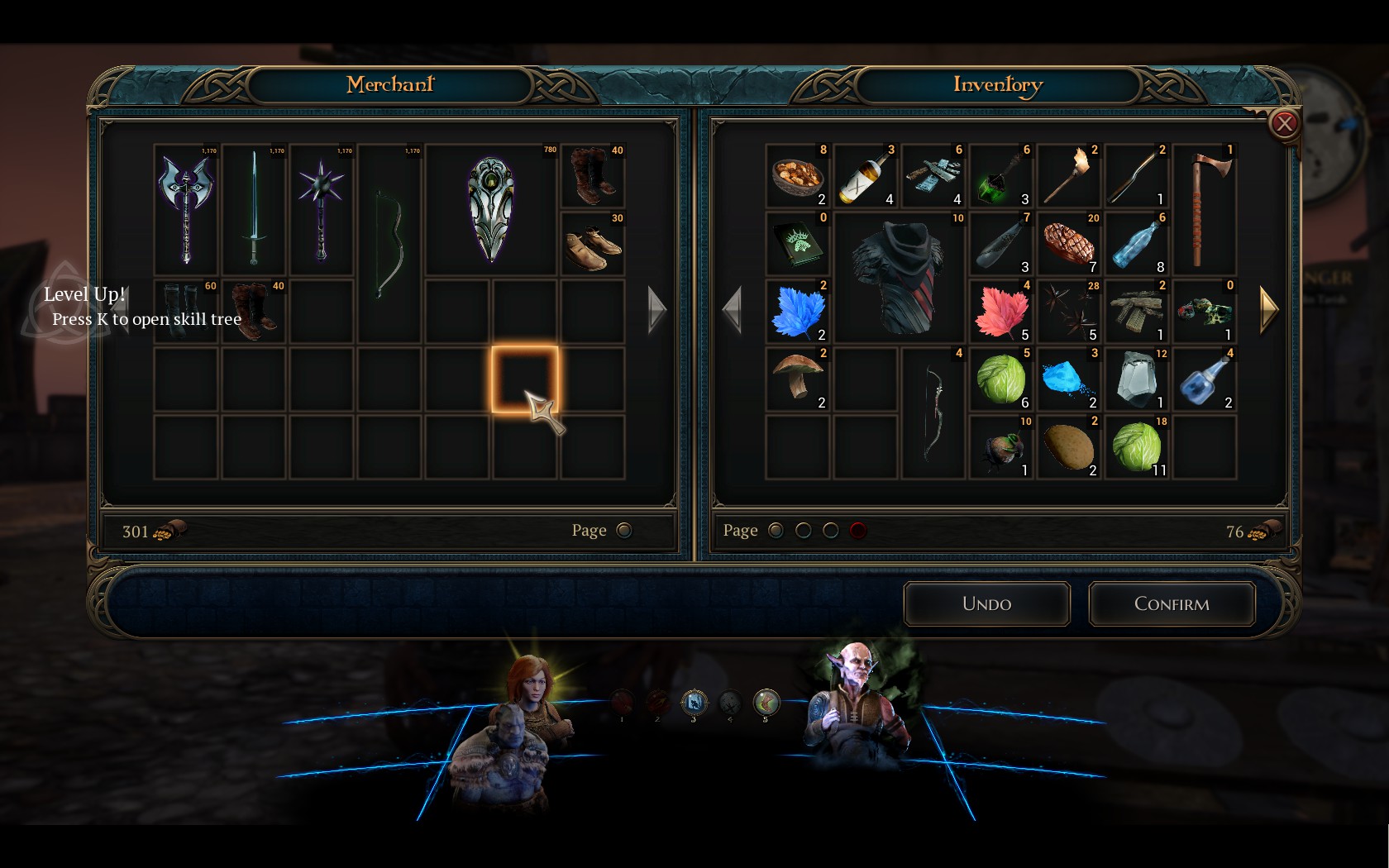
Task: Pick the merchant's ornate kite shield
Action: point(491,208)
